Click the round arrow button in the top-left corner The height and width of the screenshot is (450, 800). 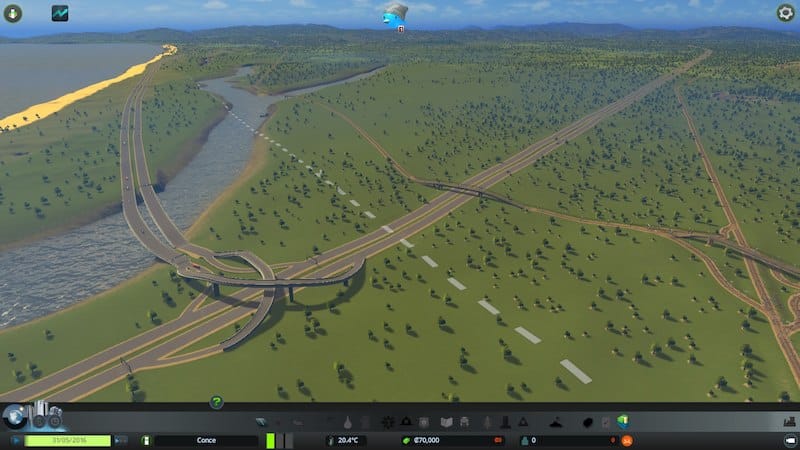(12, 13)
